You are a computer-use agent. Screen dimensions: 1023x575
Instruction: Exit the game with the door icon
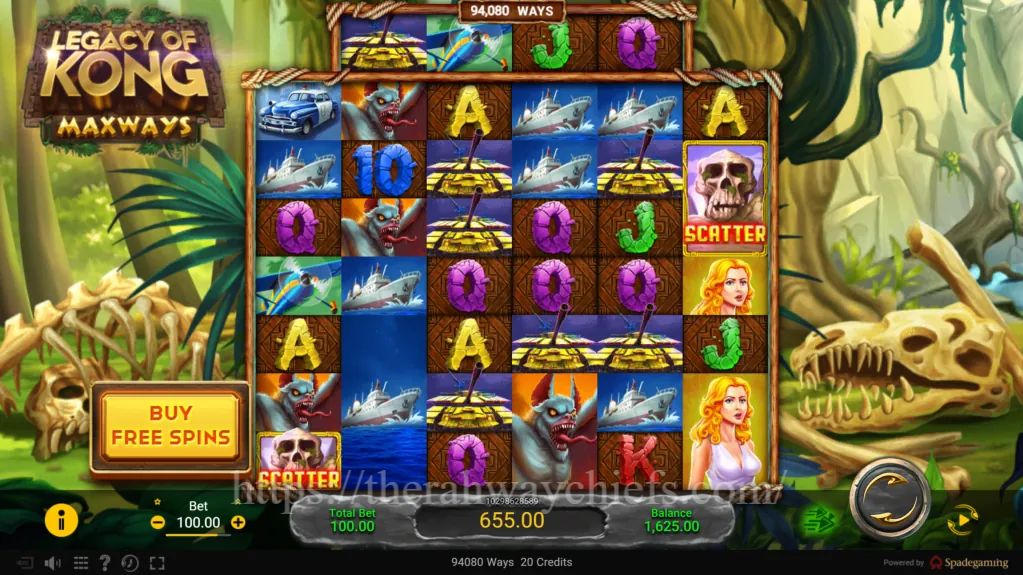25,563
